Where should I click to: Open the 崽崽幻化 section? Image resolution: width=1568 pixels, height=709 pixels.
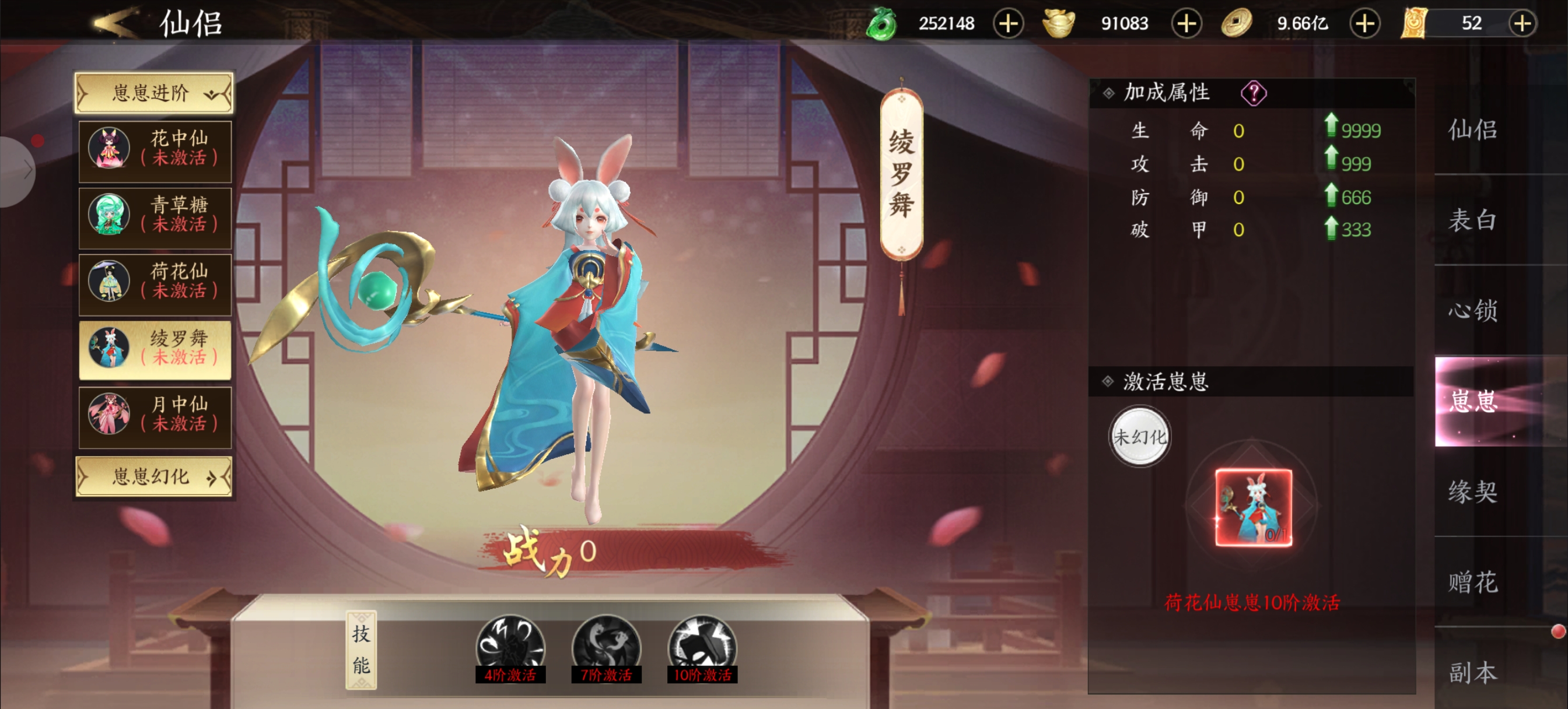pyautogui.click(x=154, y=476)
